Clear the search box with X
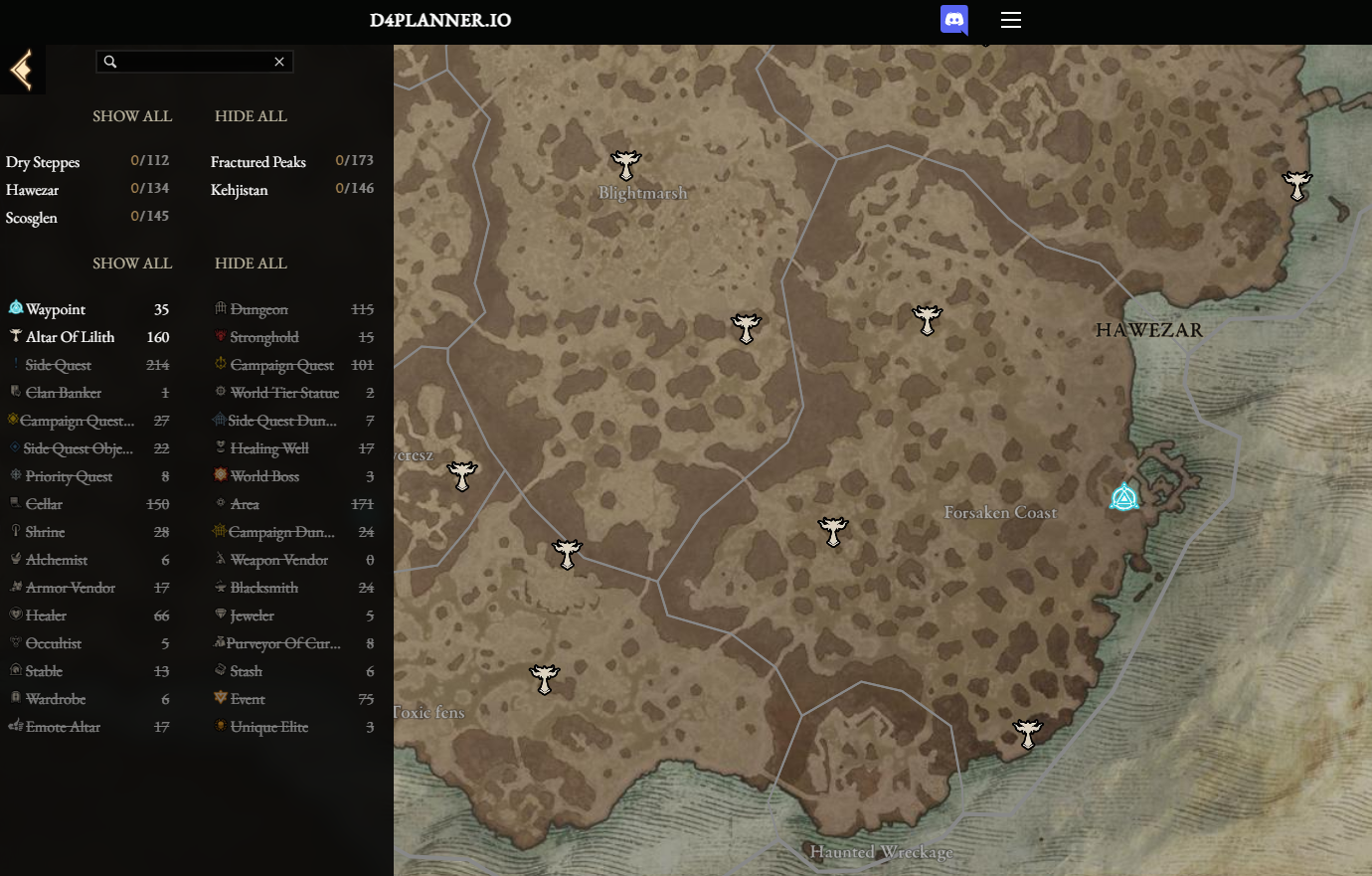1372x876 pixels. click(x=279, y=62)
